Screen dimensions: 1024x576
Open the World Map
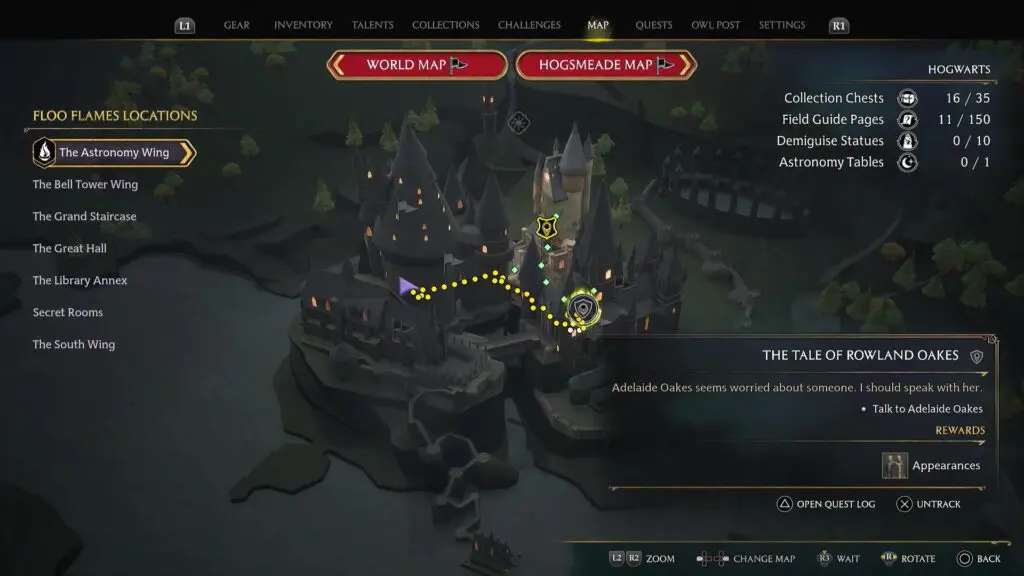416,65
